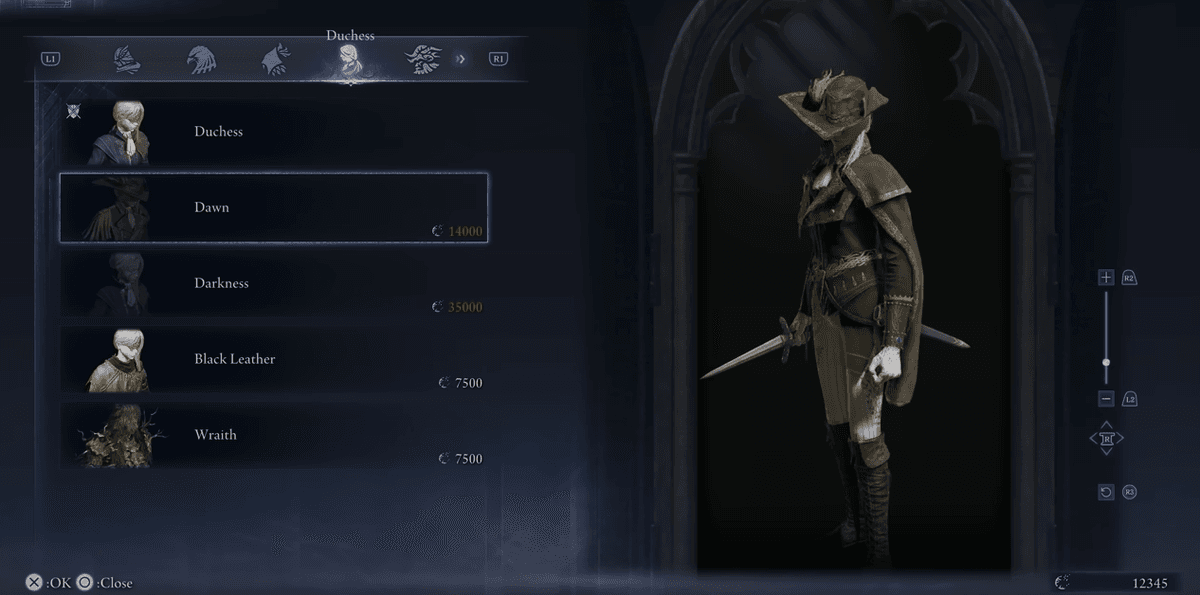The width and height of the screenshot is (1200, 595).
Task: Click the zoom slider handle
Action: click(1106, 362)
